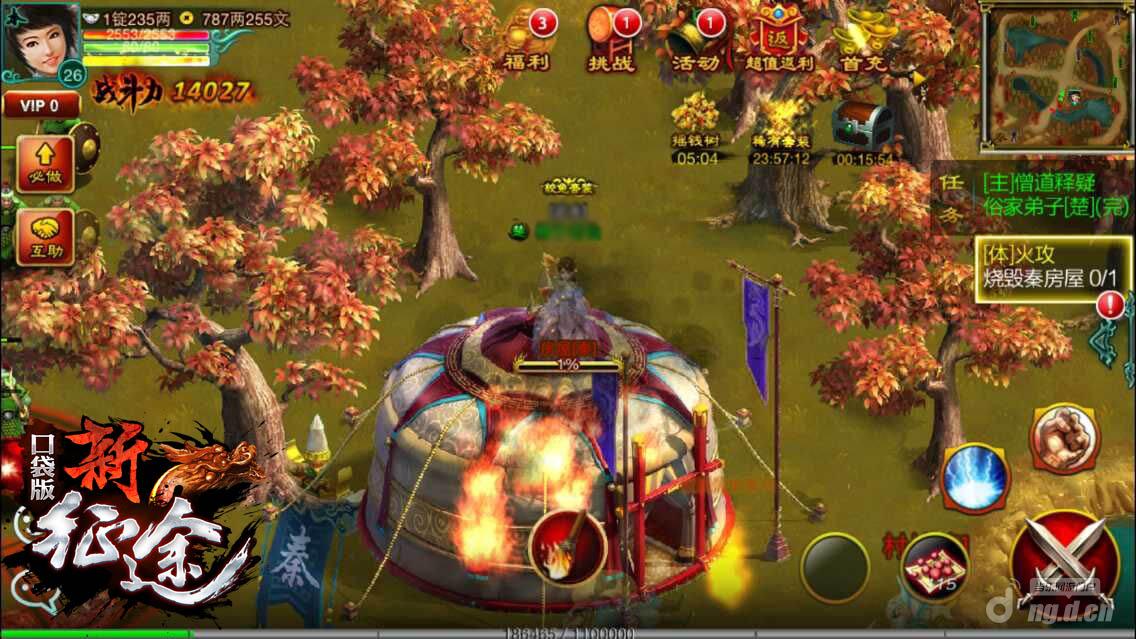Open the minimap
The image size is (1136, 639).
click(x=1056, y=77)
